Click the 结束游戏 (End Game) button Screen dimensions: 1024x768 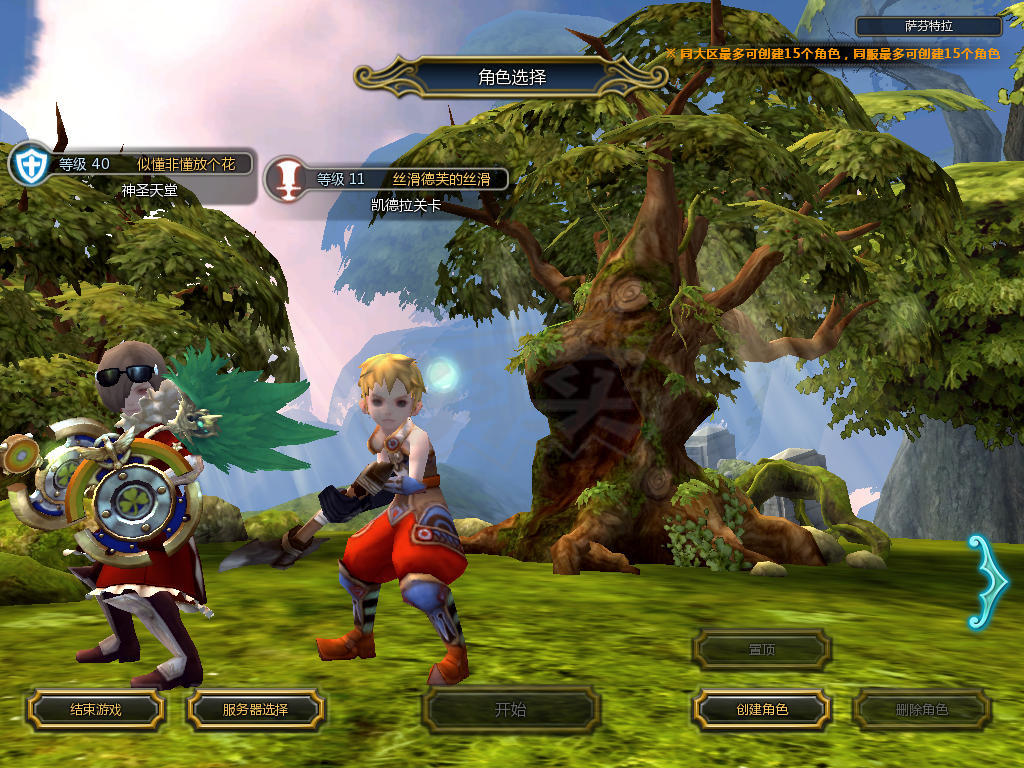pyautogui.click(x=95, y=709)
